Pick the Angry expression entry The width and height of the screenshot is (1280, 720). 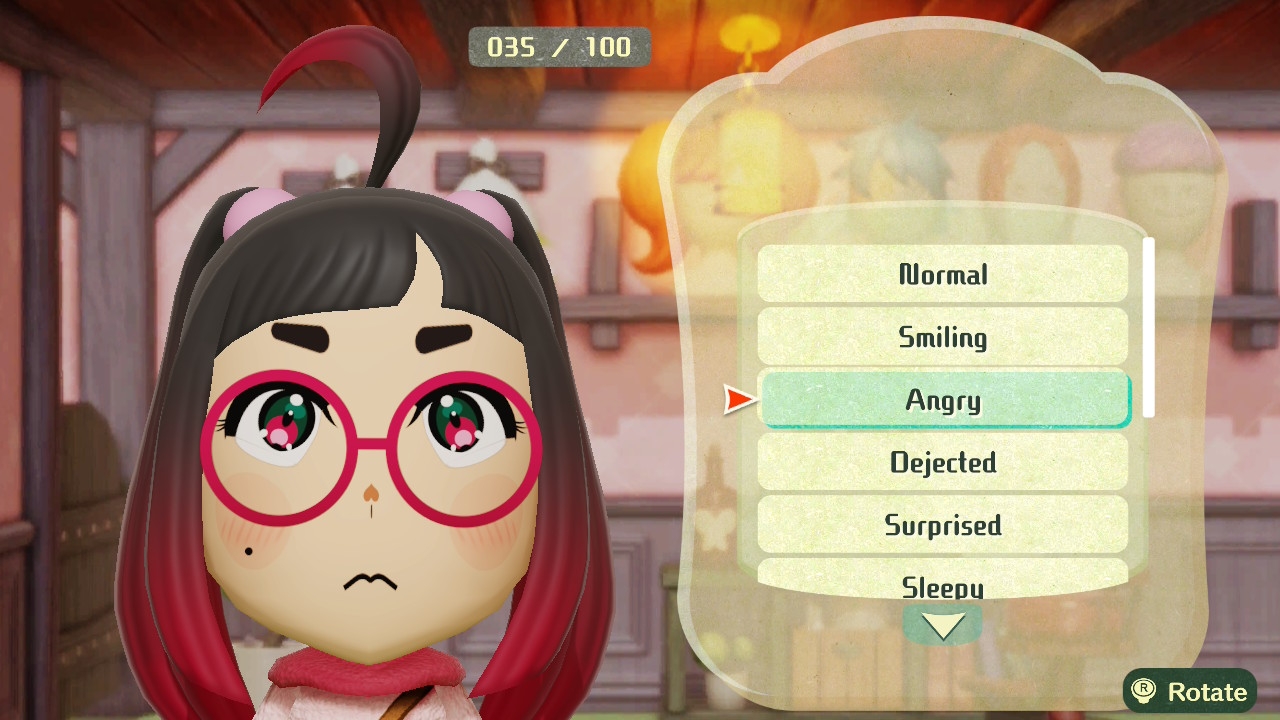point(944,400)
